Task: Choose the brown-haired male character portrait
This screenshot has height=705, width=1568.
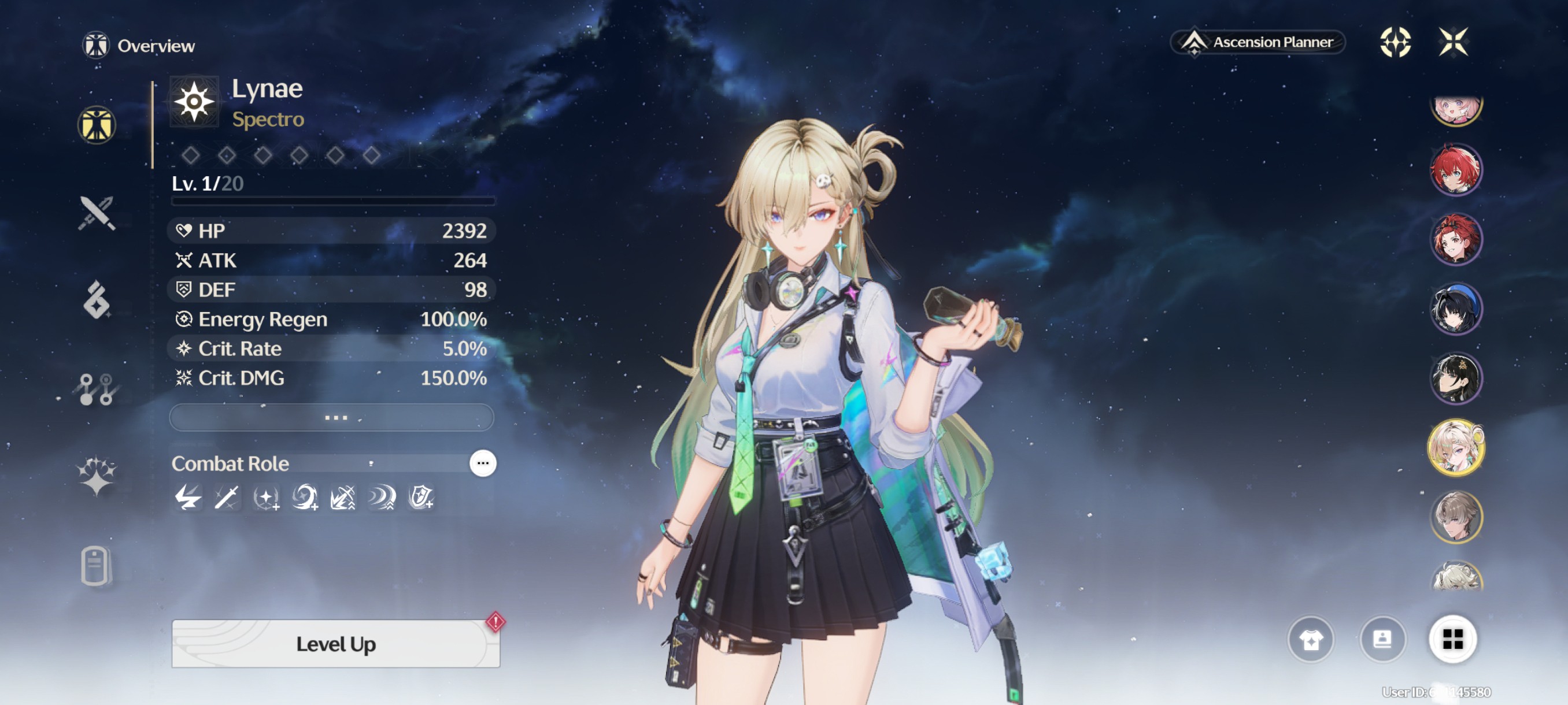Action: [x=1455, y=517]
